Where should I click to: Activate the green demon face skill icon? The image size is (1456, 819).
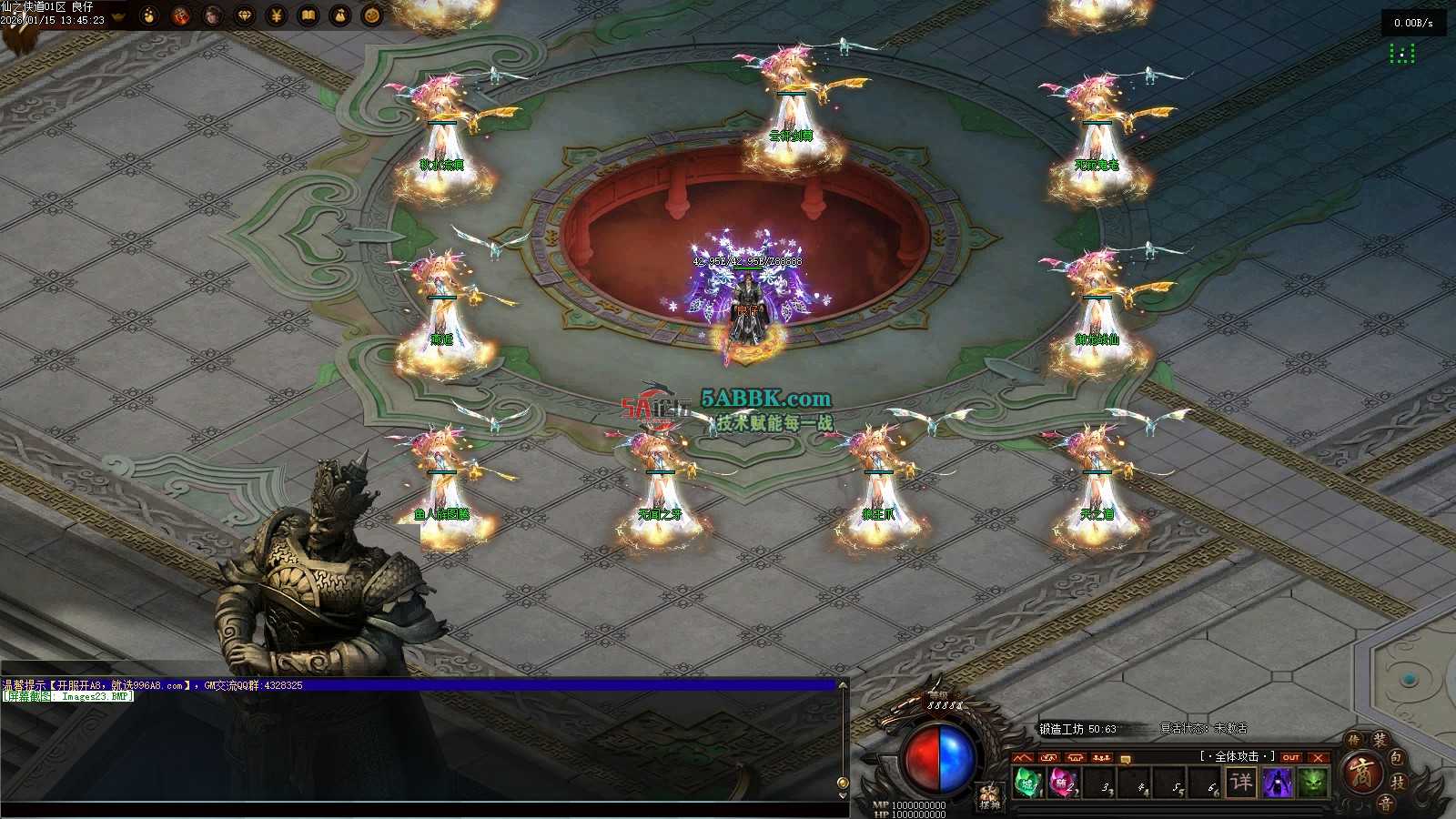pos(1312,782)
